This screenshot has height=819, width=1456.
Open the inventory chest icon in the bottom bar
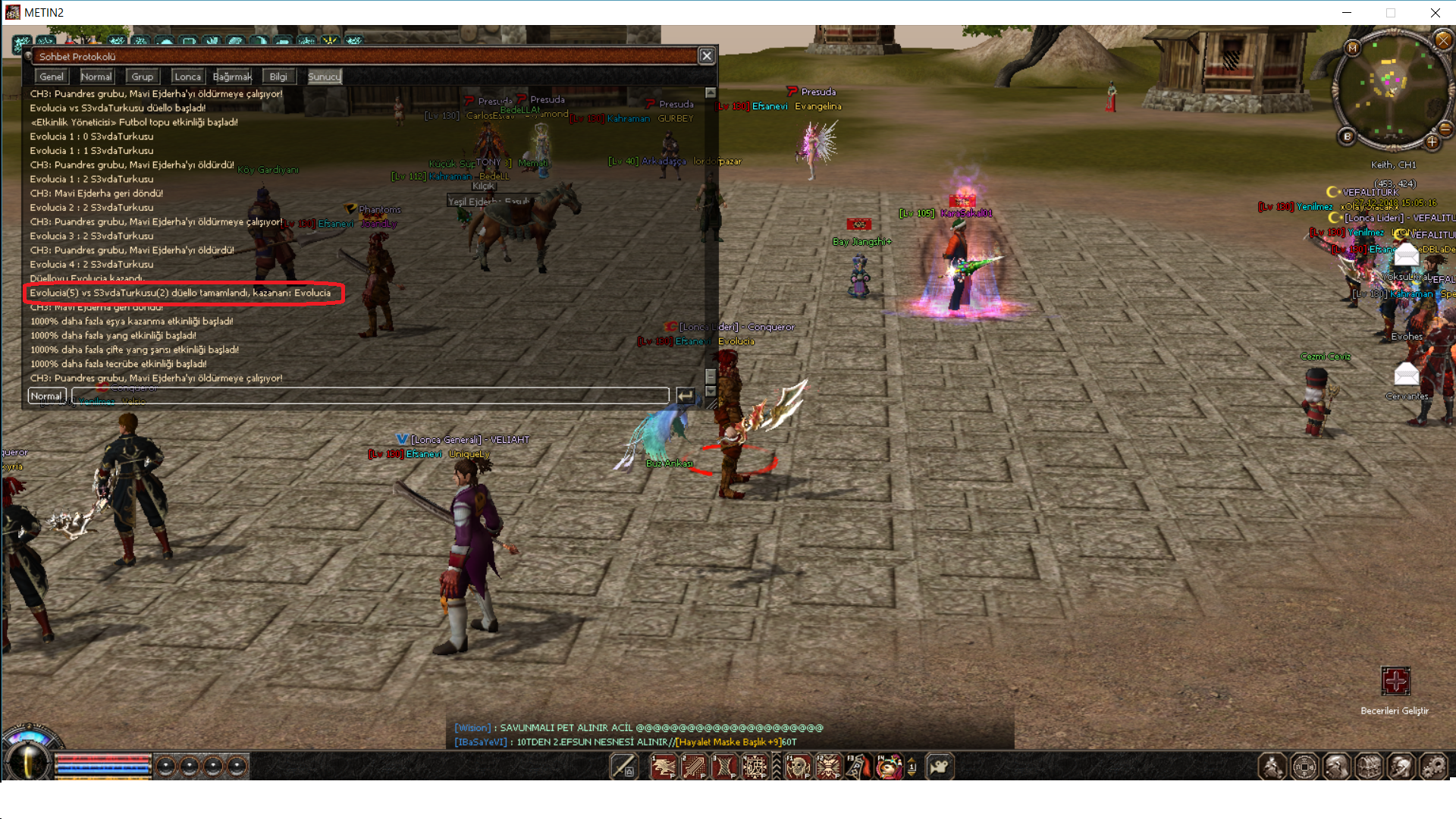pyautogui.click(x=1369, y=767)
